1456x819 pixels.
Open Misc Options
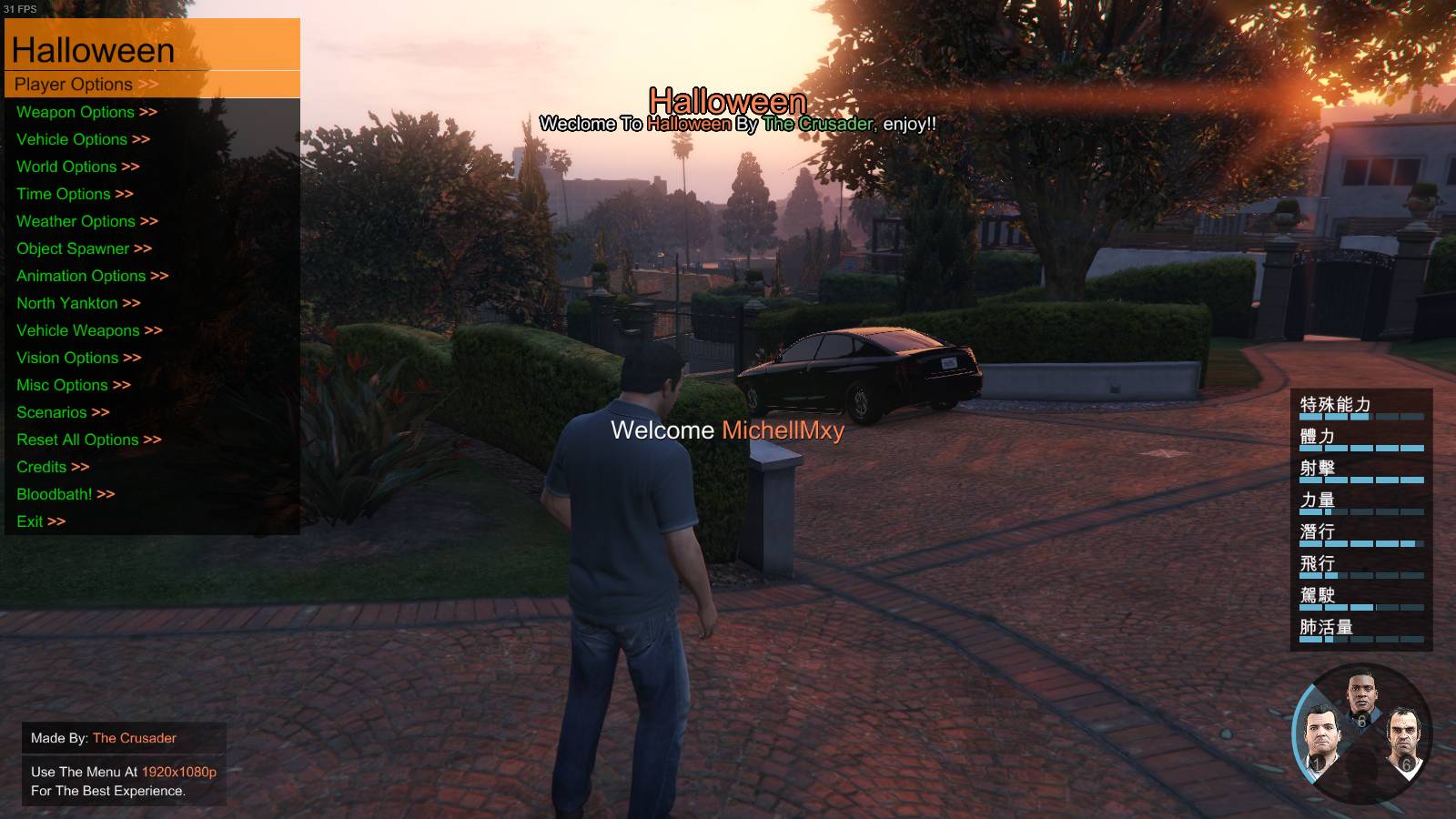tap(73, 385)
